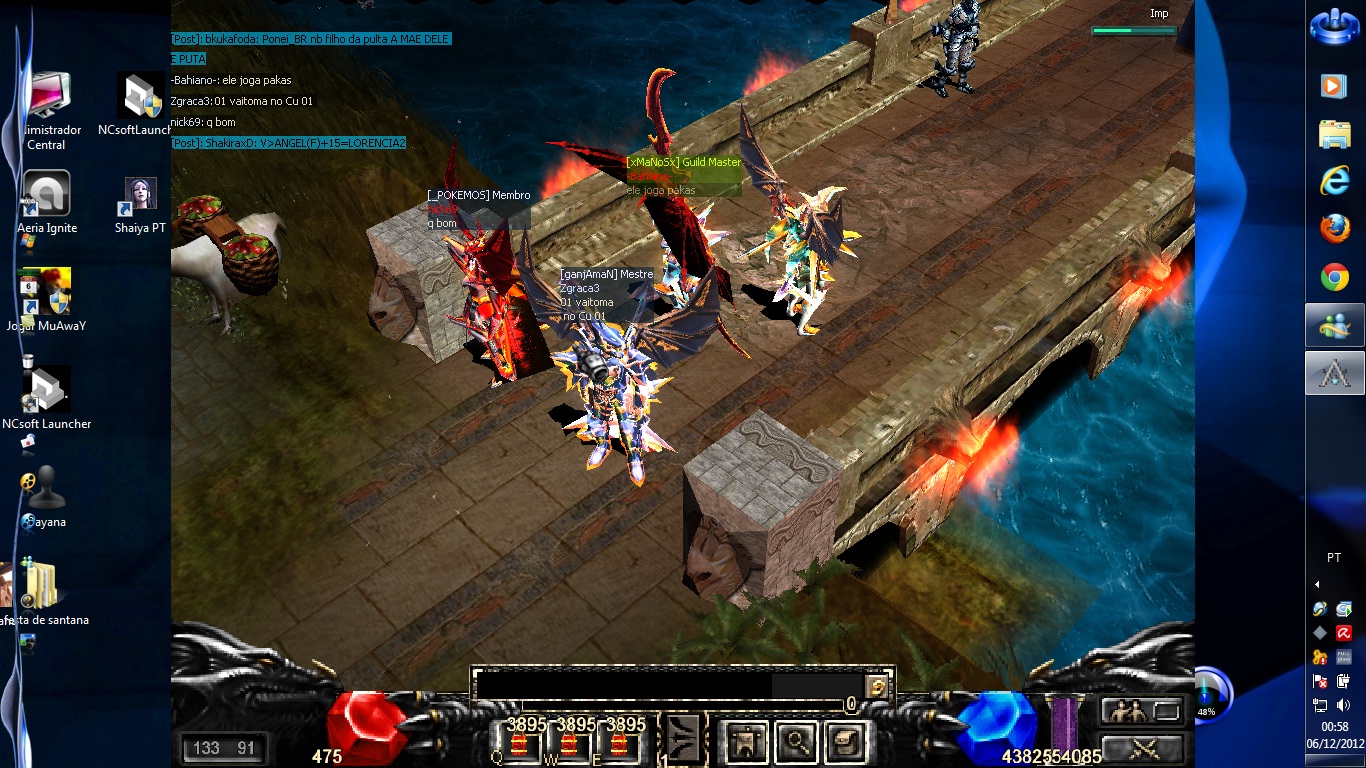This screenshot has height=768, width=1366.
Task: Open the scroll-icon button on the bar
Action: coord(848,742)
